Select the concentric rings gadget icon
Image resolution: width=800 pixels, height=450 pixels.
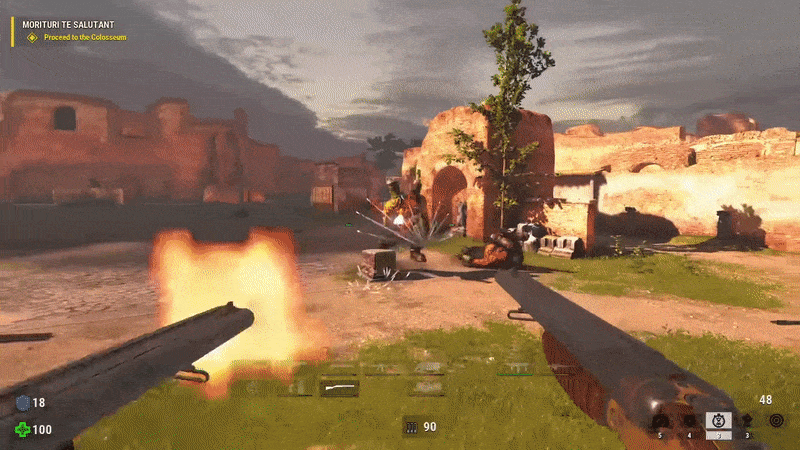[x=776, y=421]
